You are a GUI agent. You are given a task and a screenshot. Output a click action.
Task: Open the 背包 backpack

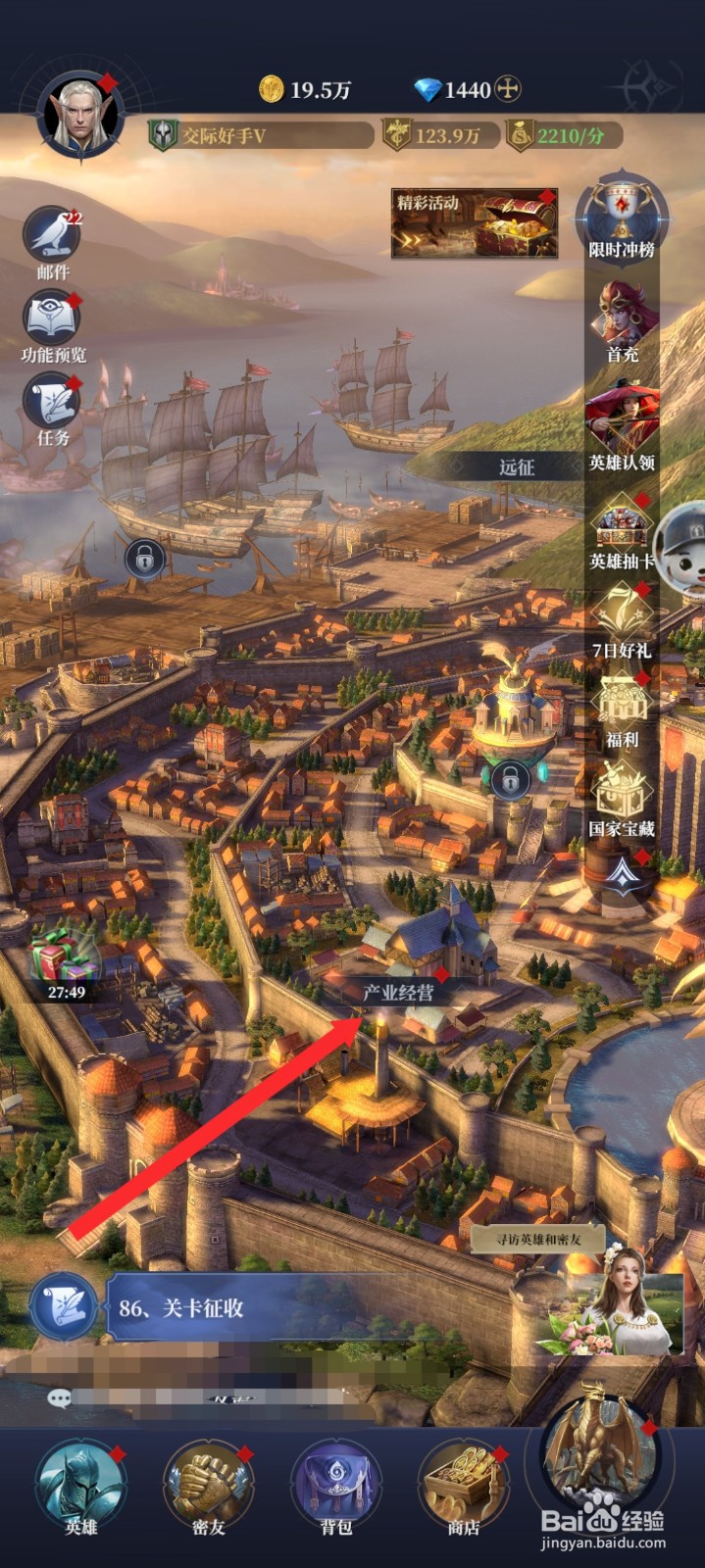click(335, 1486)
